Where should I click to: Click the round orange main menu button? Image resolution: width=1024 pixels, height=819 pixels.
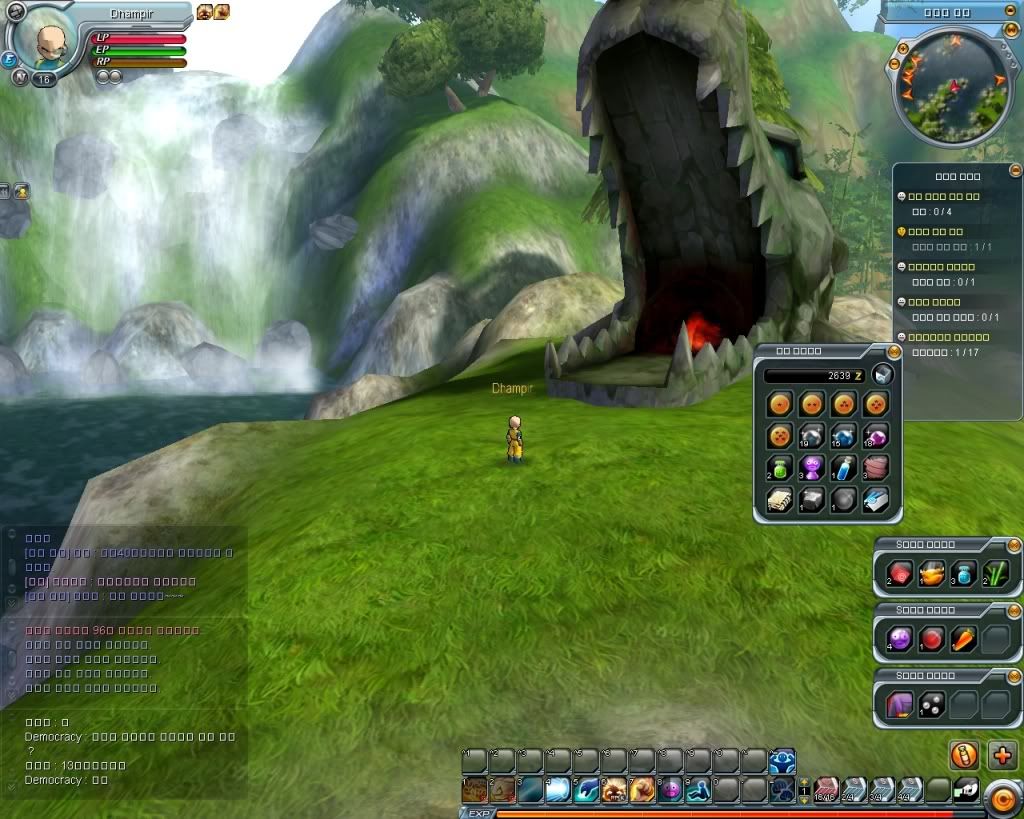coord(1001,797)
